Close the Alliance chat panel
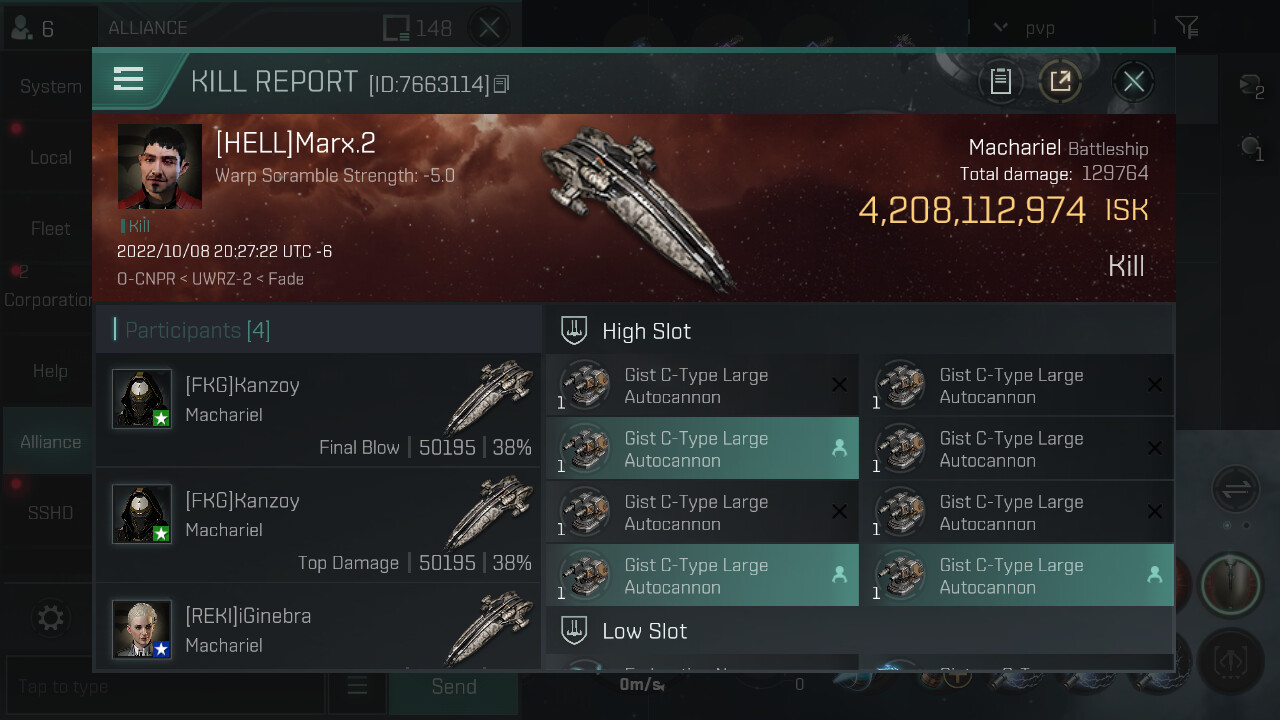This screenshot has height=720, width=1280. tap(489, 28)
